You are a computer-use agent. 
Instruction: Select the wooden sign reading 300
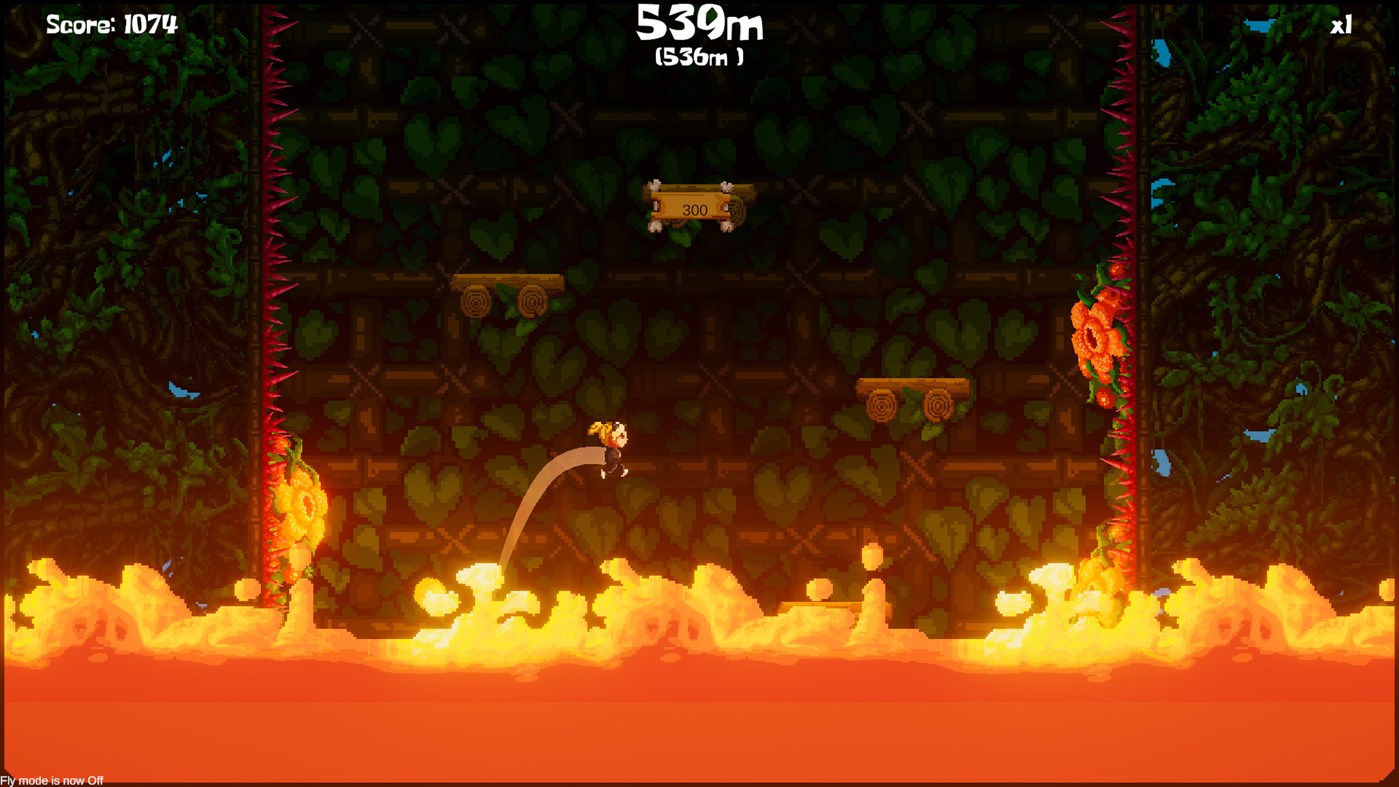[x=697, y=208]
